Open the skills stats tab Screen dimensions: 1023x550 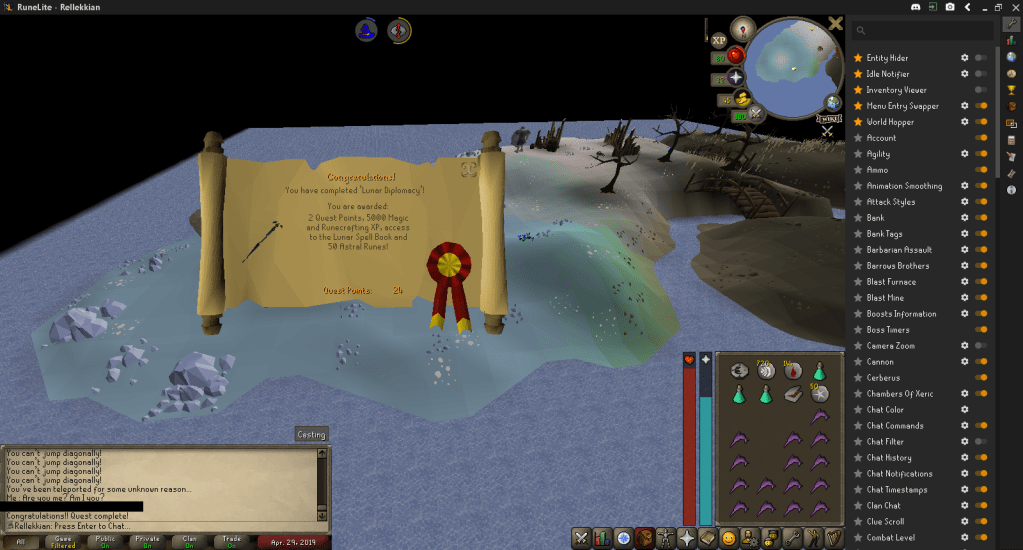point(602,538)
